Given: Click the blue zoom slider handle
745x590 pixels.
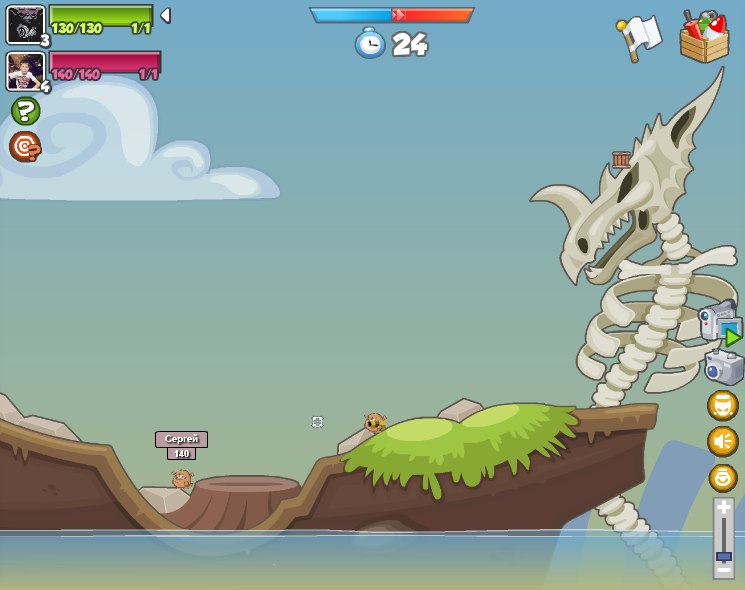Looking at the screenshot, I should tap(723, 556).
